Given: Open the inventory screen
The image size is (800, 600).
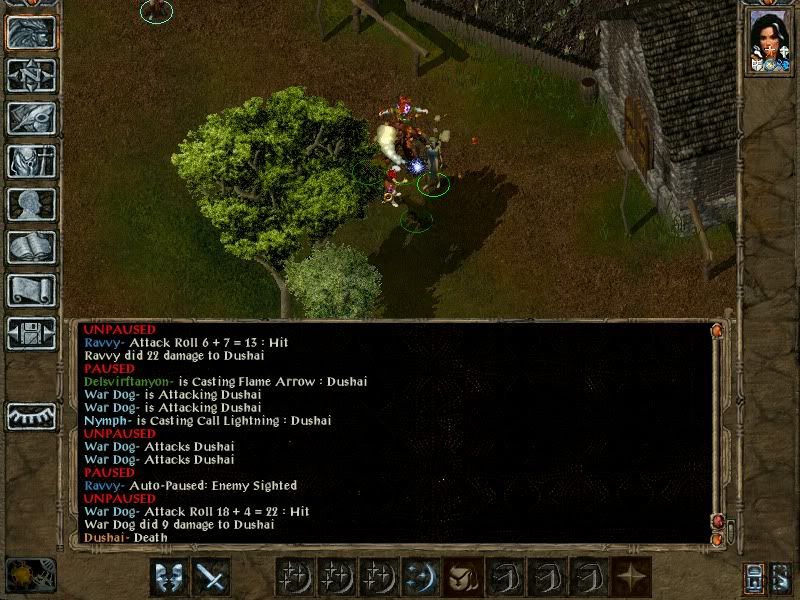Looking at the screenshot, I should click(31, 161).
